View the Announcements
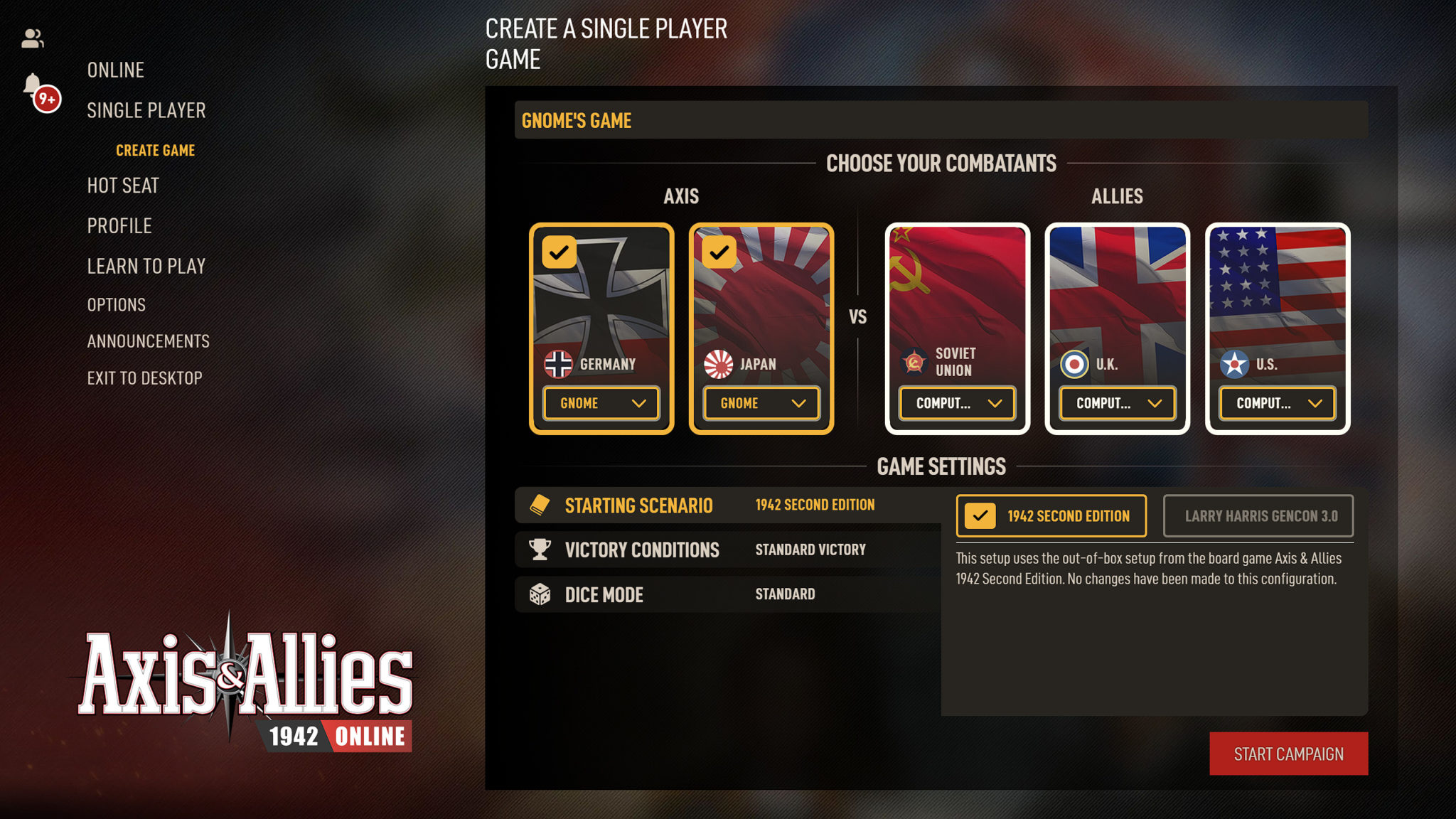1456x819 pixels. (148, 341)
